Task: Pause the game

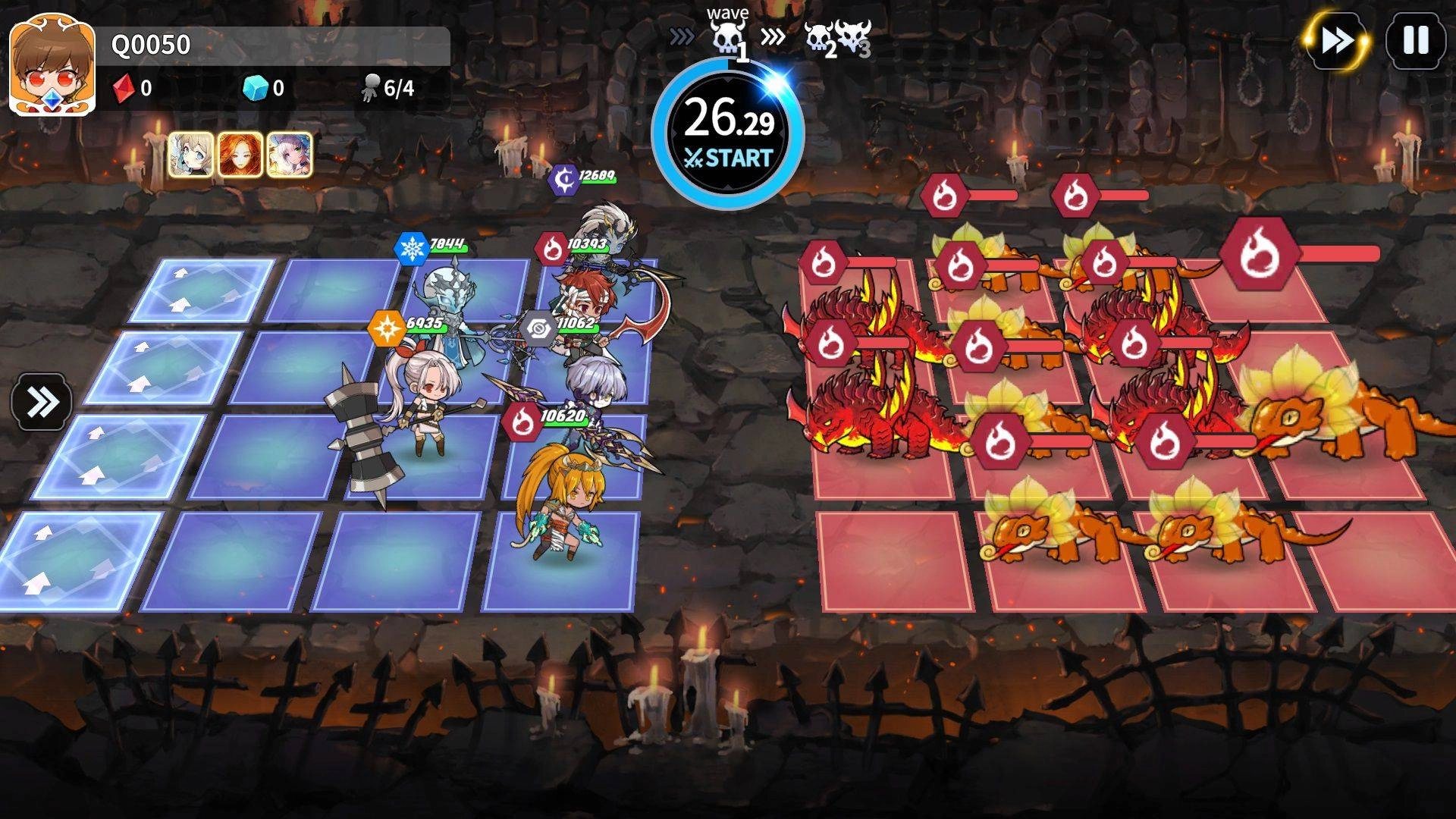Action: [x=1415, y=41]
